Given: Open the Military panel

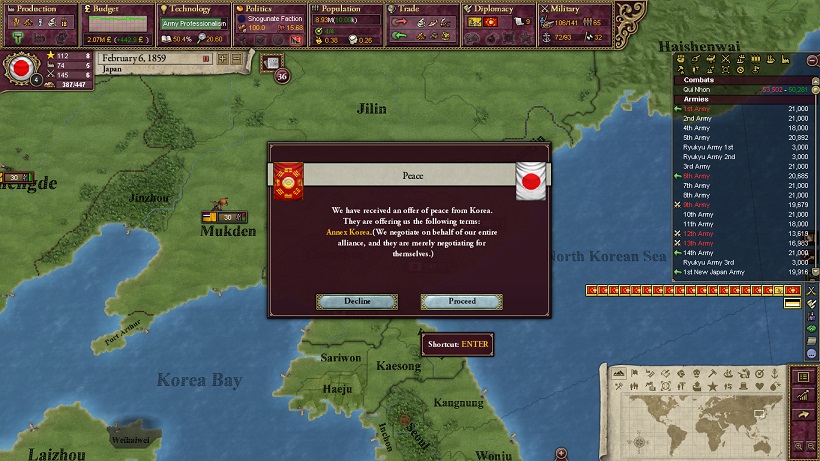Looking at the screenshot, I should click(x=573, y=9).
